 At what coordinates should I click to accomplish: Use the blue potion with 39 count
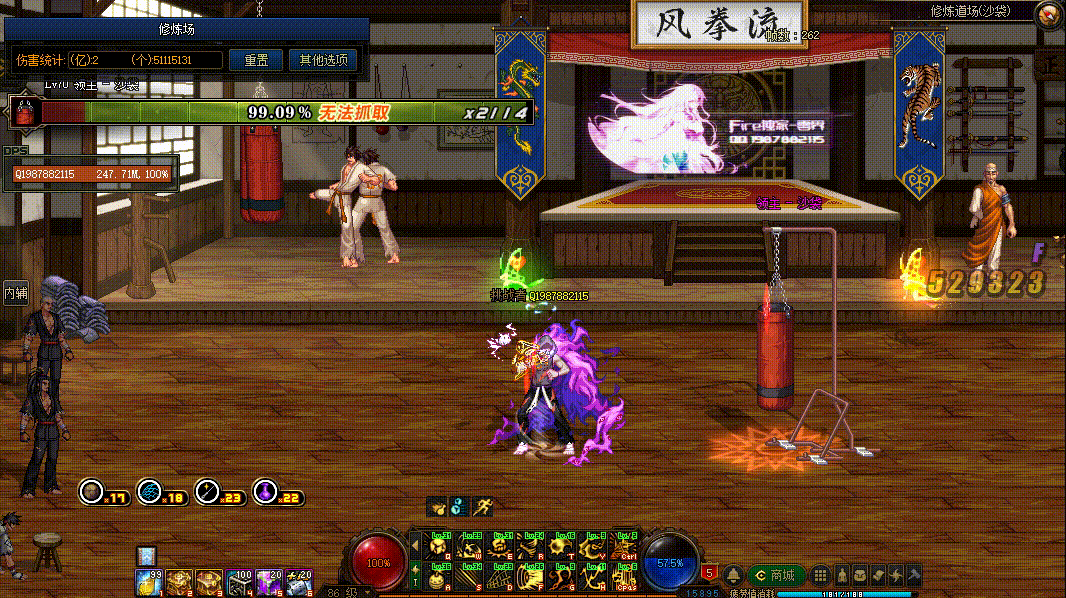149,581
